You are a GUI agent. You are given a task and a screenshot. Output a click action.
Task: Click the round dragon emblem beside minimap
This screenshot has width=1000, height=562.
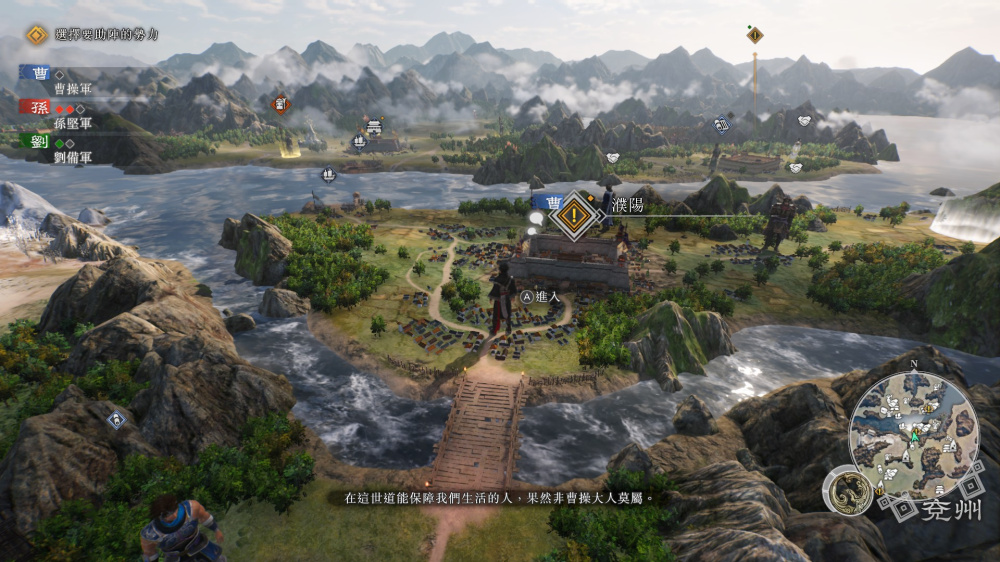[847, 493]
